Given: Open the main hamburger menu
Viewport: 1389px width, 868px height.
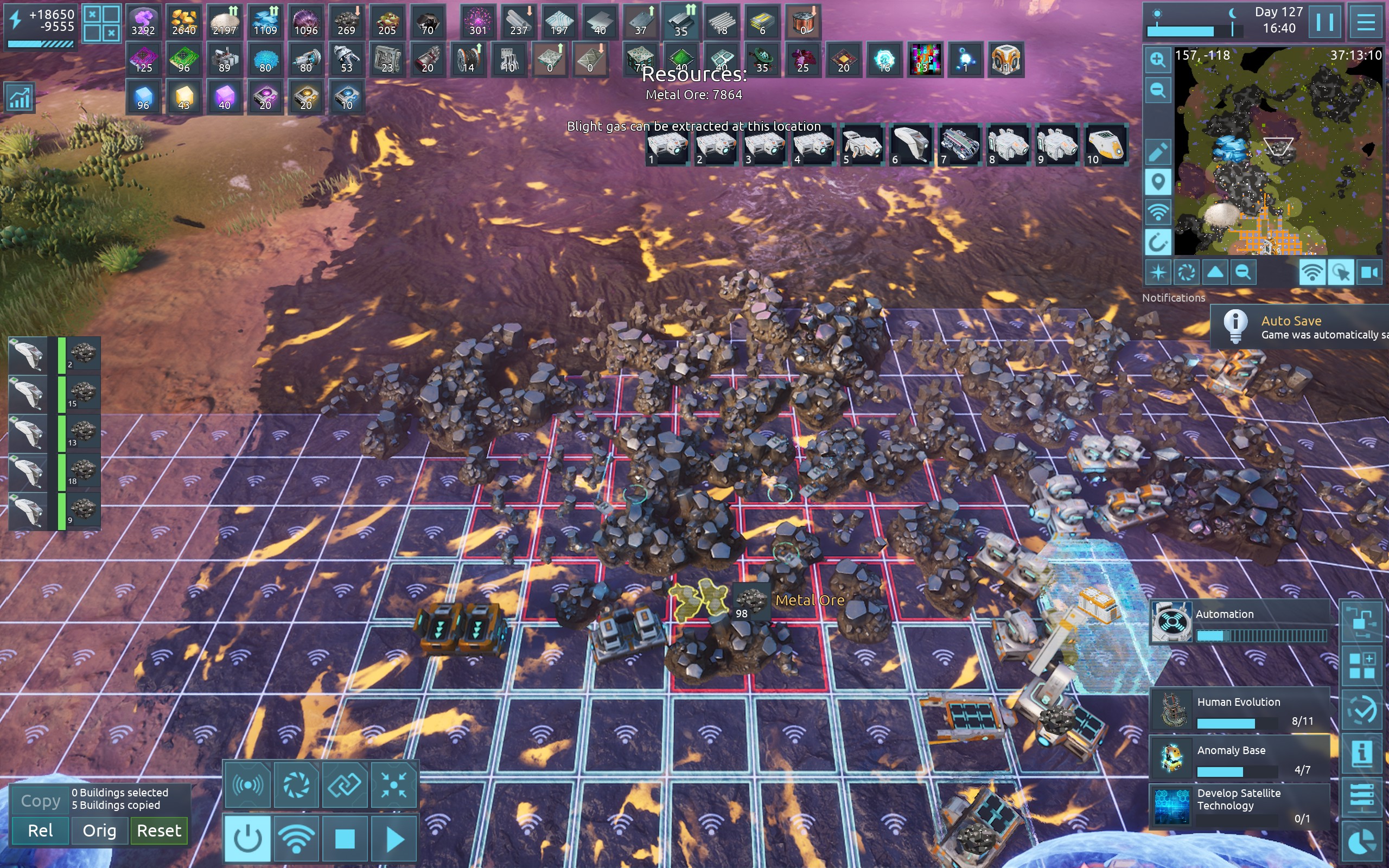Looking at the screenshot, I should coord(1366,23).
